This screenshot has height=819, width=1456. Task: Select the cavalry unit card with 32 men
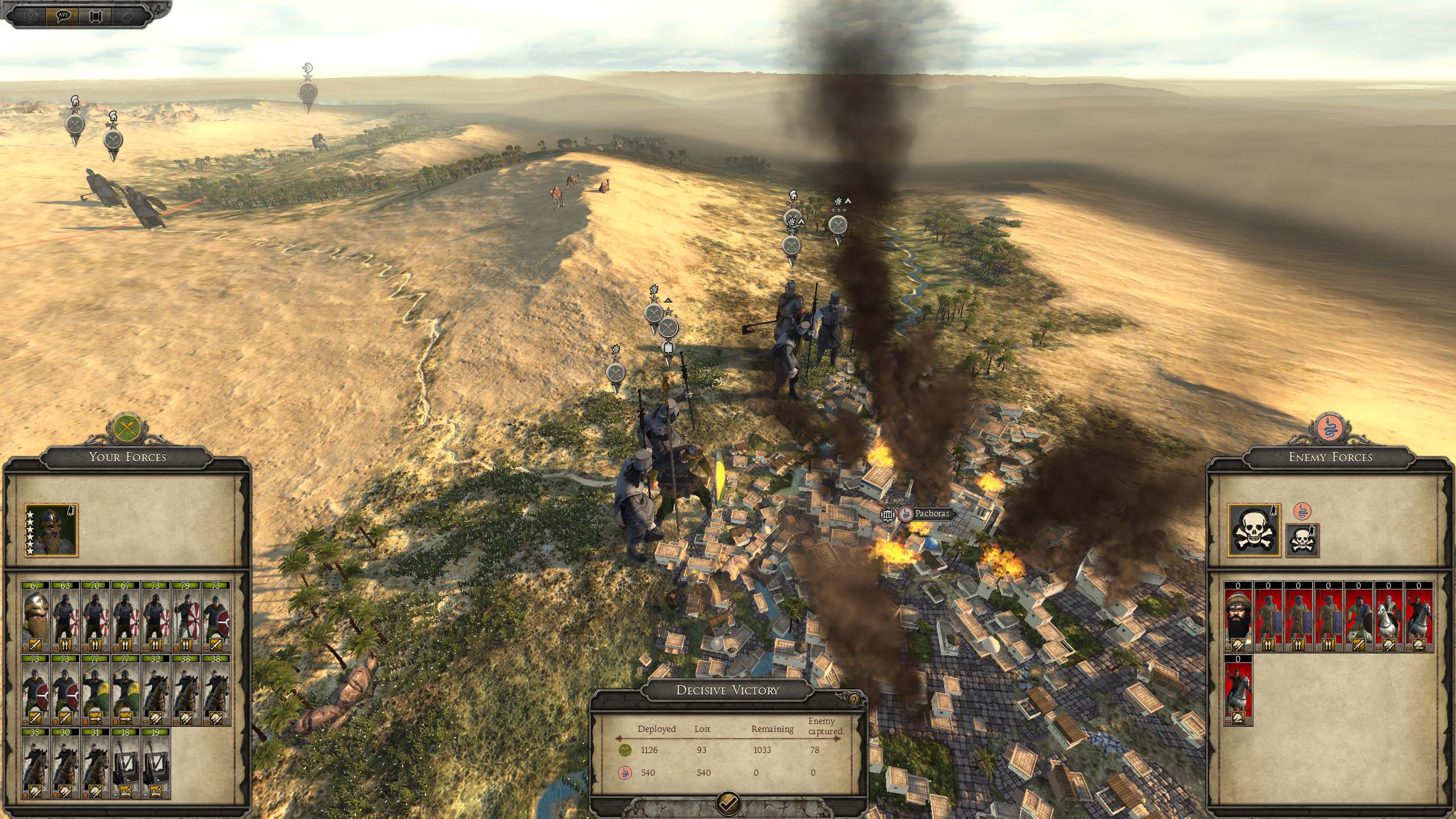click(x=155, y=690)
